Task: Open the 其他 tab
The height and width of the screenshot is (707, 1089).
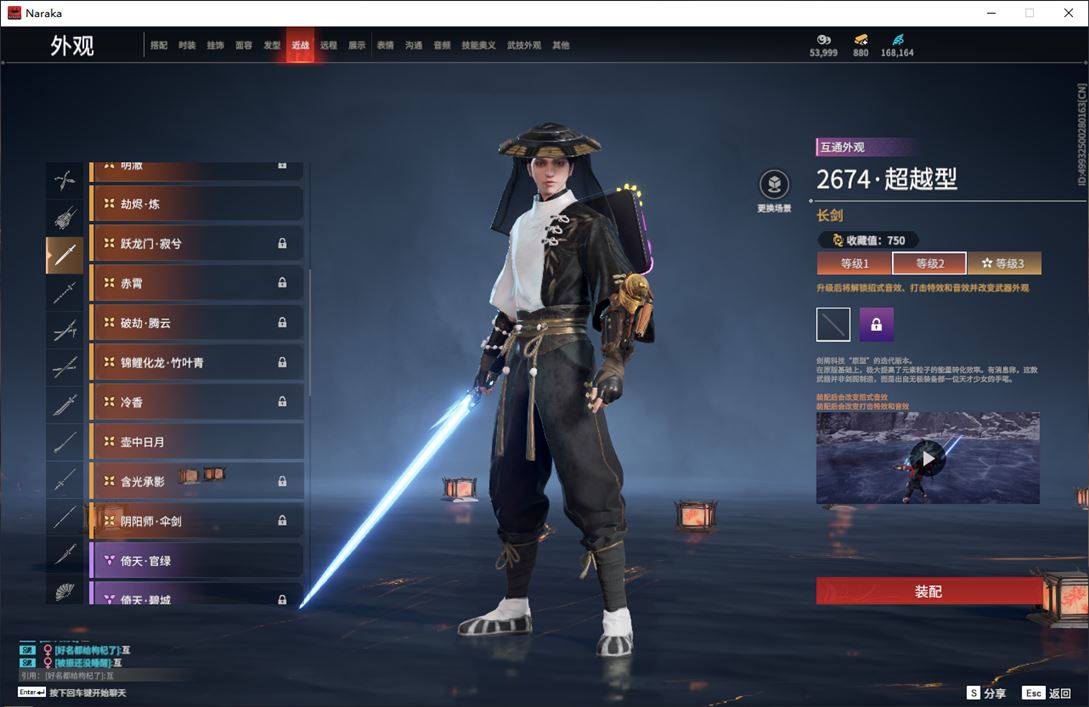Action: click(x=561, y=46)
